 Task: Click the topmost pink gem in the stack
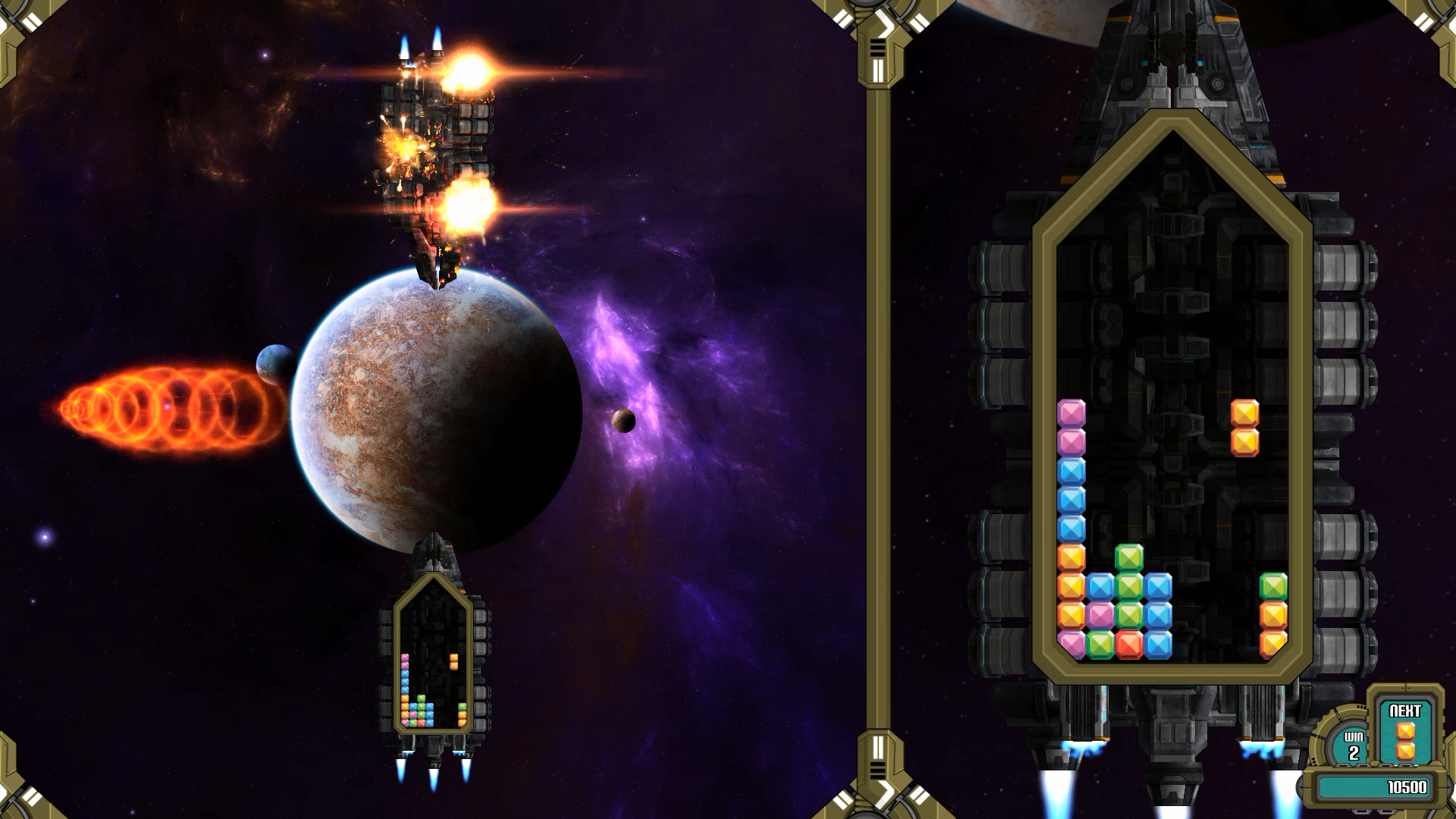1071,413
